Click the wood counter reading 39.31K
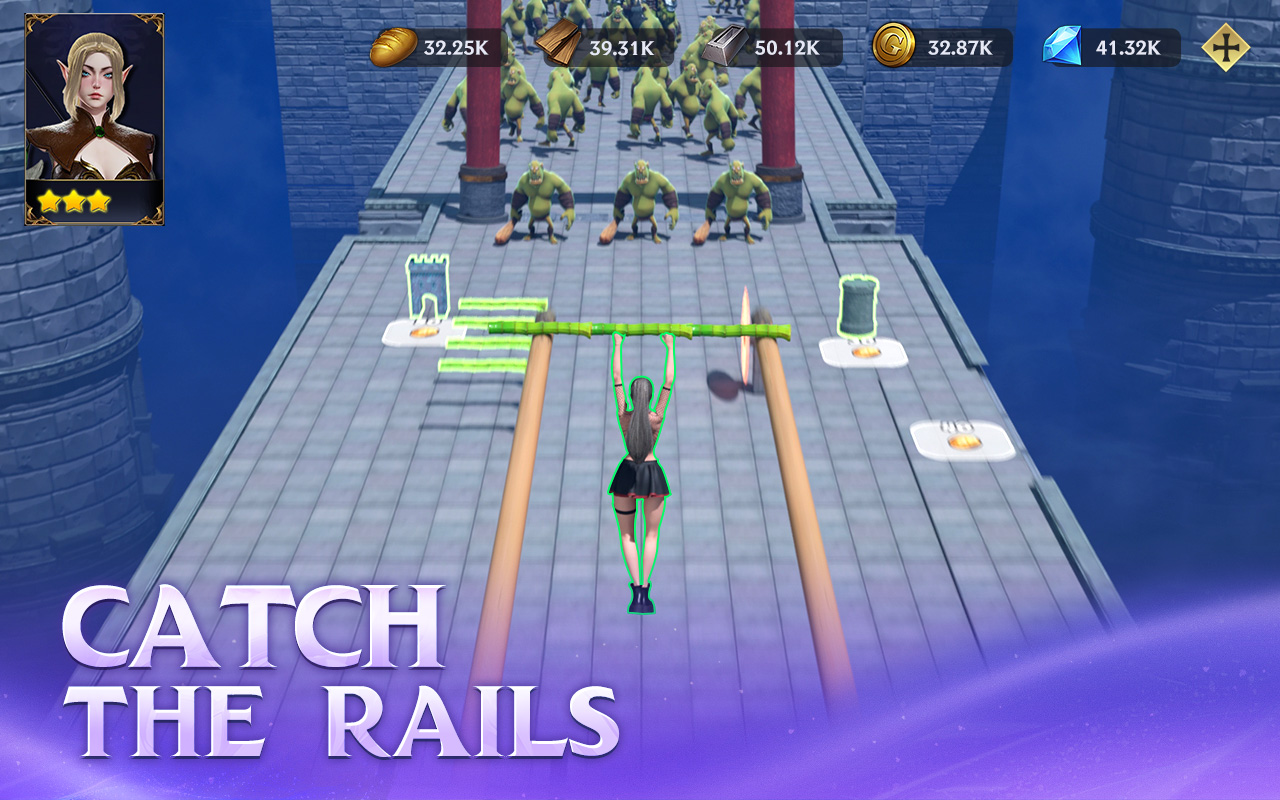The image size is (1280, 800). click(x=620, y=45)
